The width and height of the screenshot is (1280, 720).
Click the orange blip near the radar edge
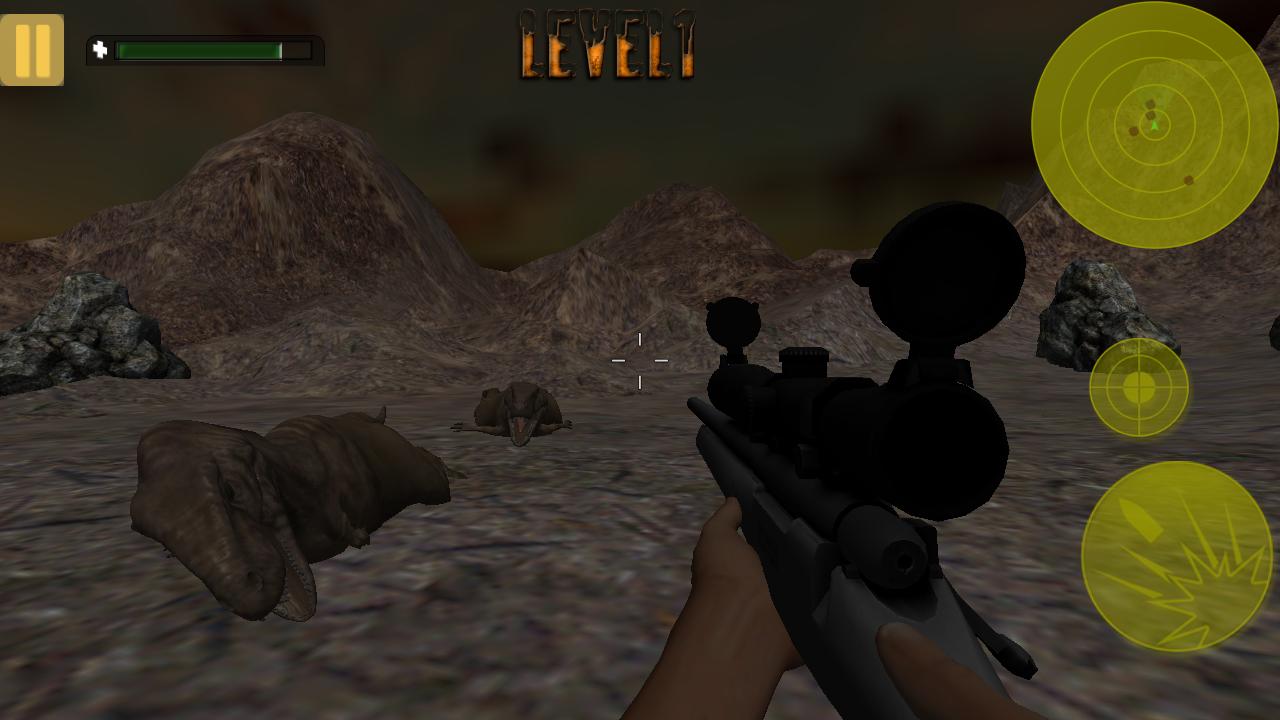pyautogui.click(x=1188, y=180)
